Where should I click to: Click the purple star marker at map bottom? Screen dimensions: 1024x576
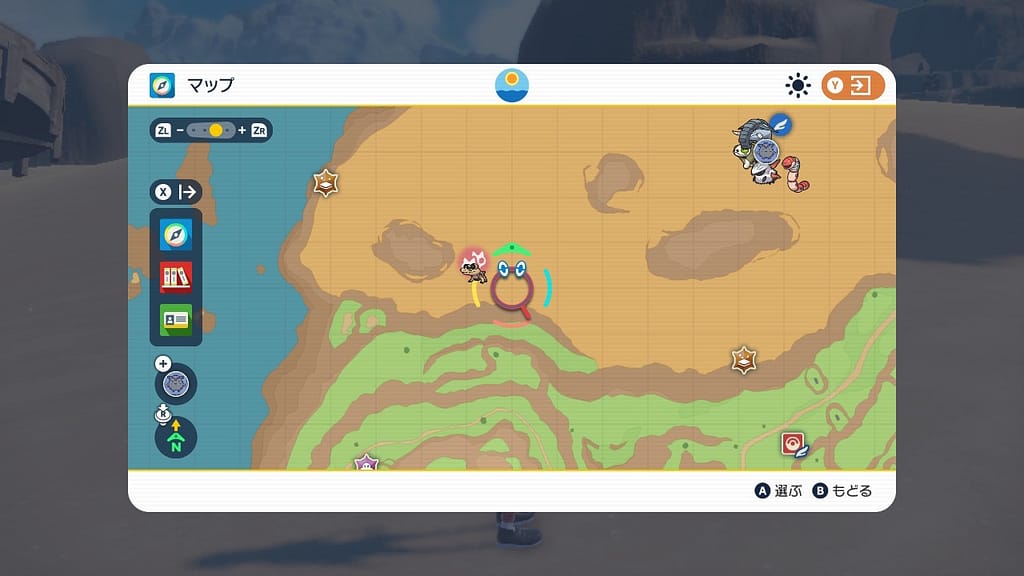[x=366, y=463]
